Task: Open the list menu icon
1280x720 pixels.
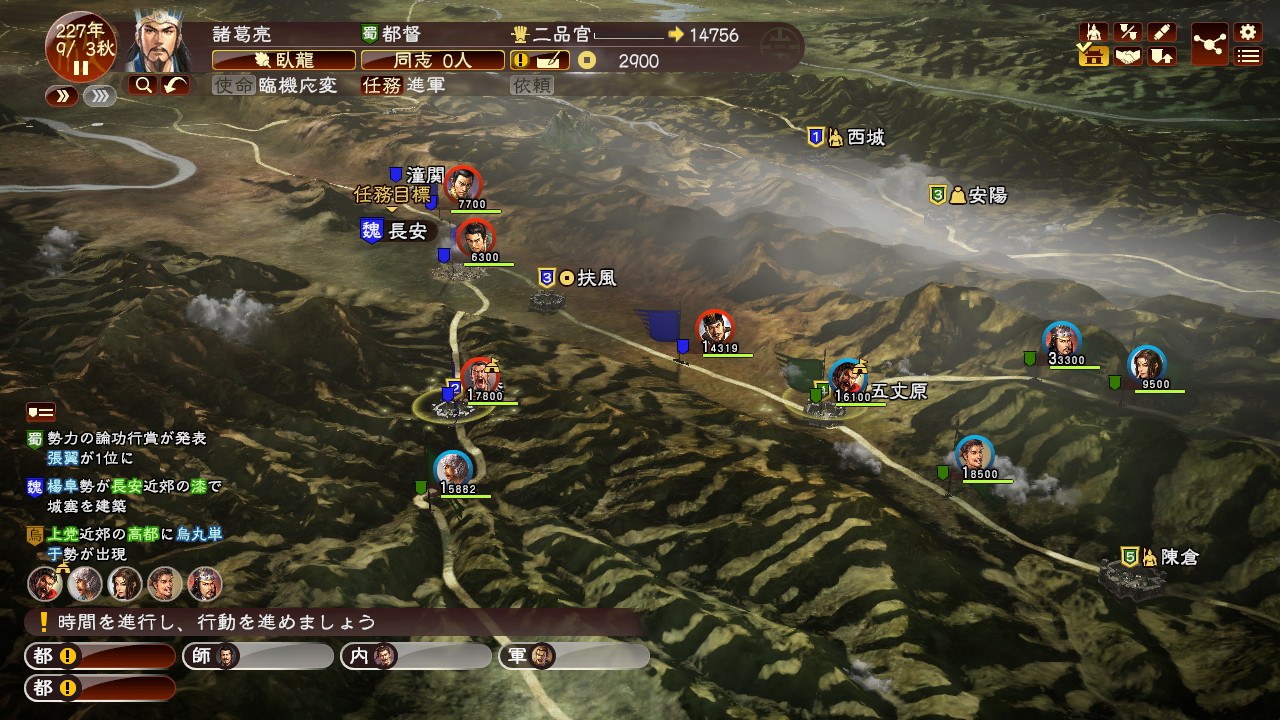Action: pos(1247,56)
